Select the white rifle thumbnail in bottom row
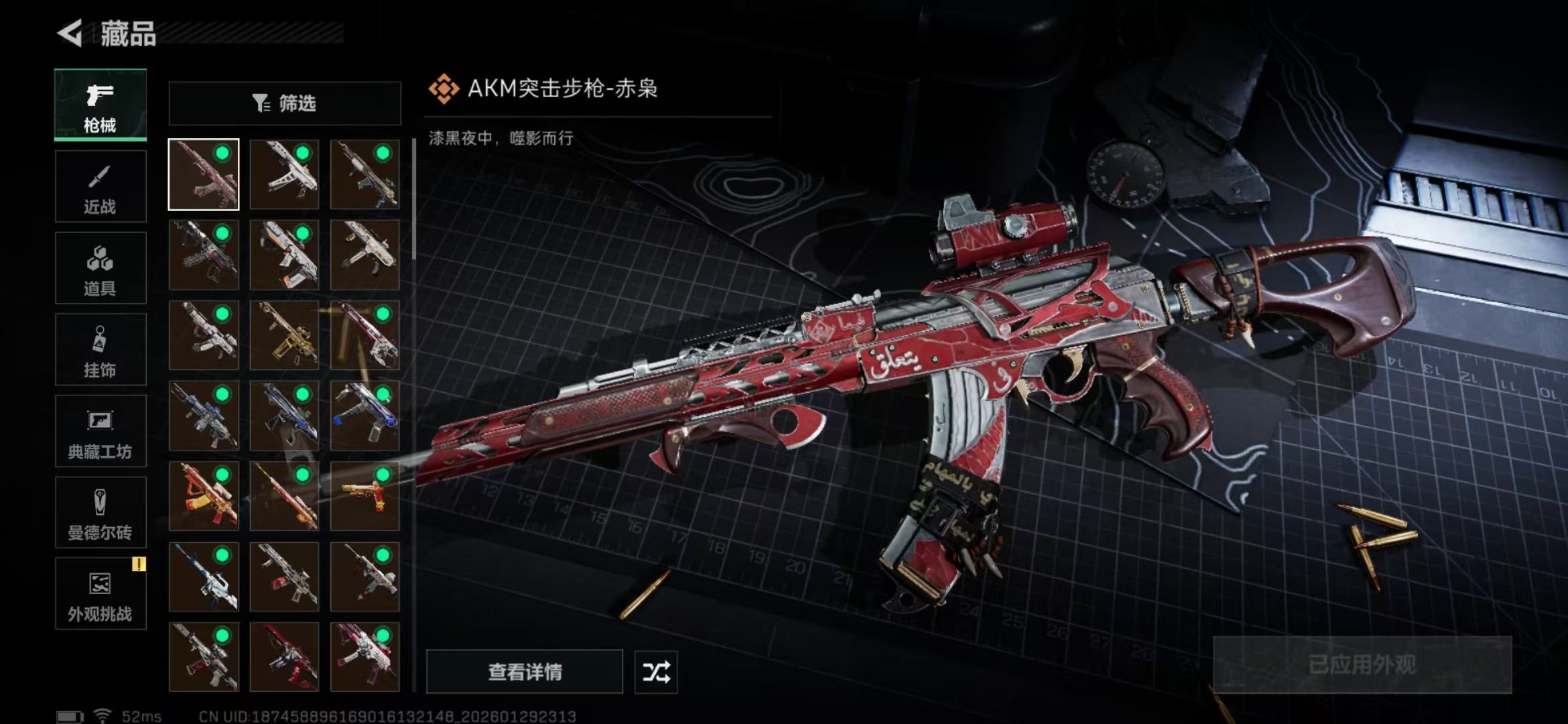 point(204,657)
